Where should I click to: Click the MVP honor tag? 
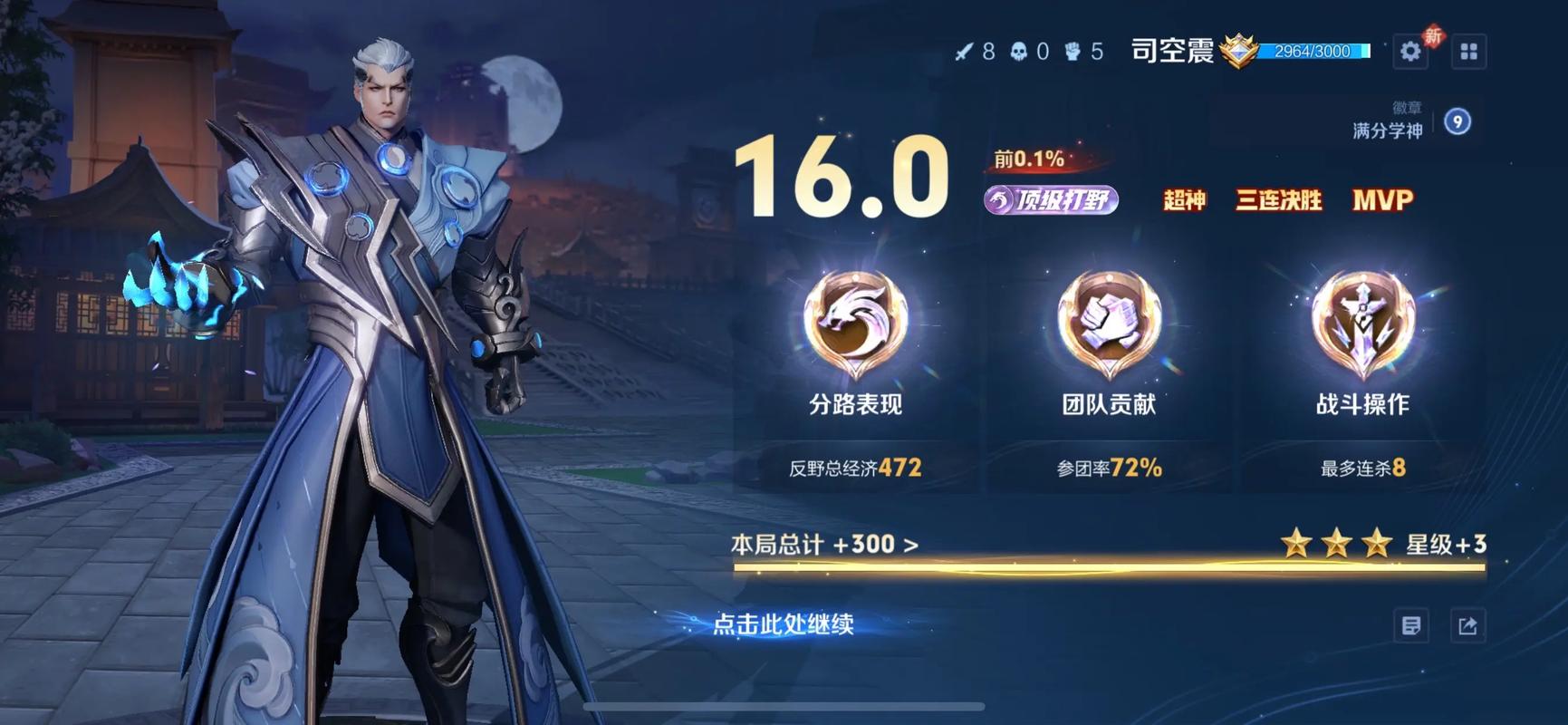click(x=1383, y=199)
